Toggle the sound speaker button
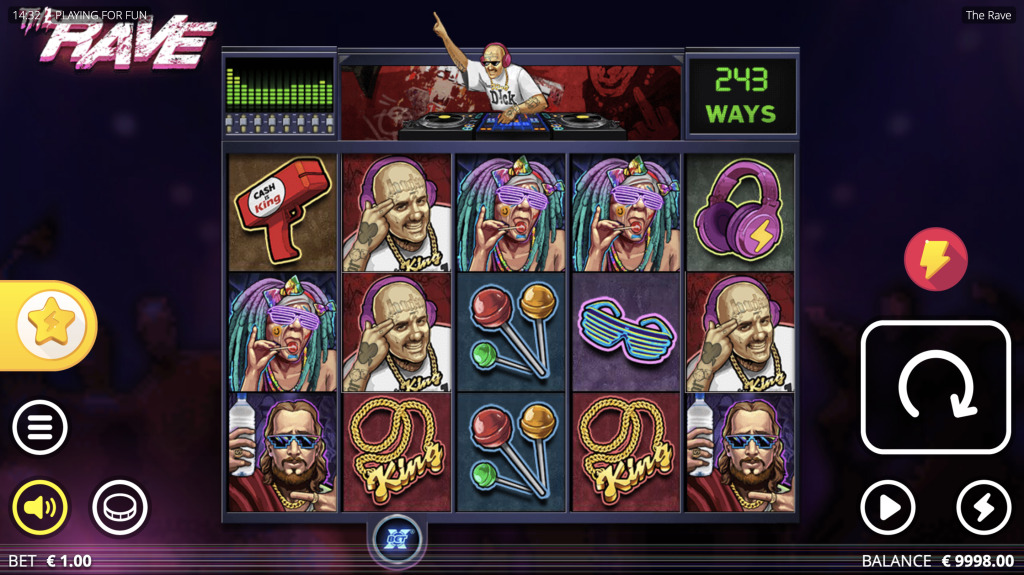The height and width of the screenshot is (575, 1024). pos(40,508)
